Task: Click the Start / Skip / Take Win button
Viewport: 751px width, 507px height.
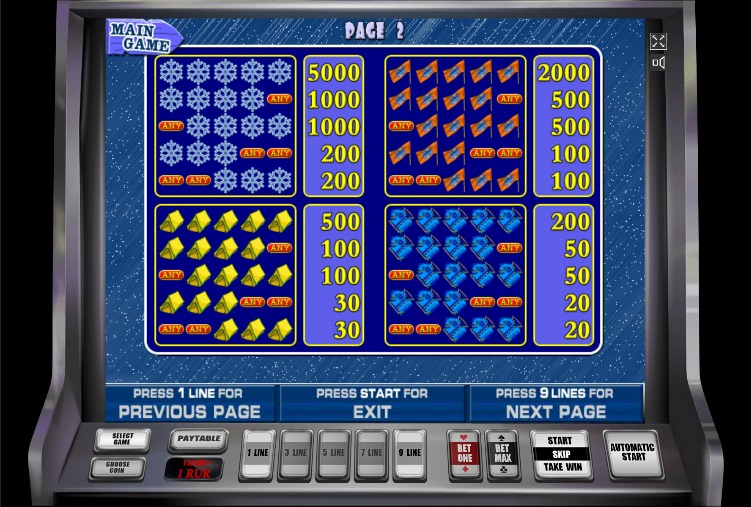Action: (x=560, y=455)
